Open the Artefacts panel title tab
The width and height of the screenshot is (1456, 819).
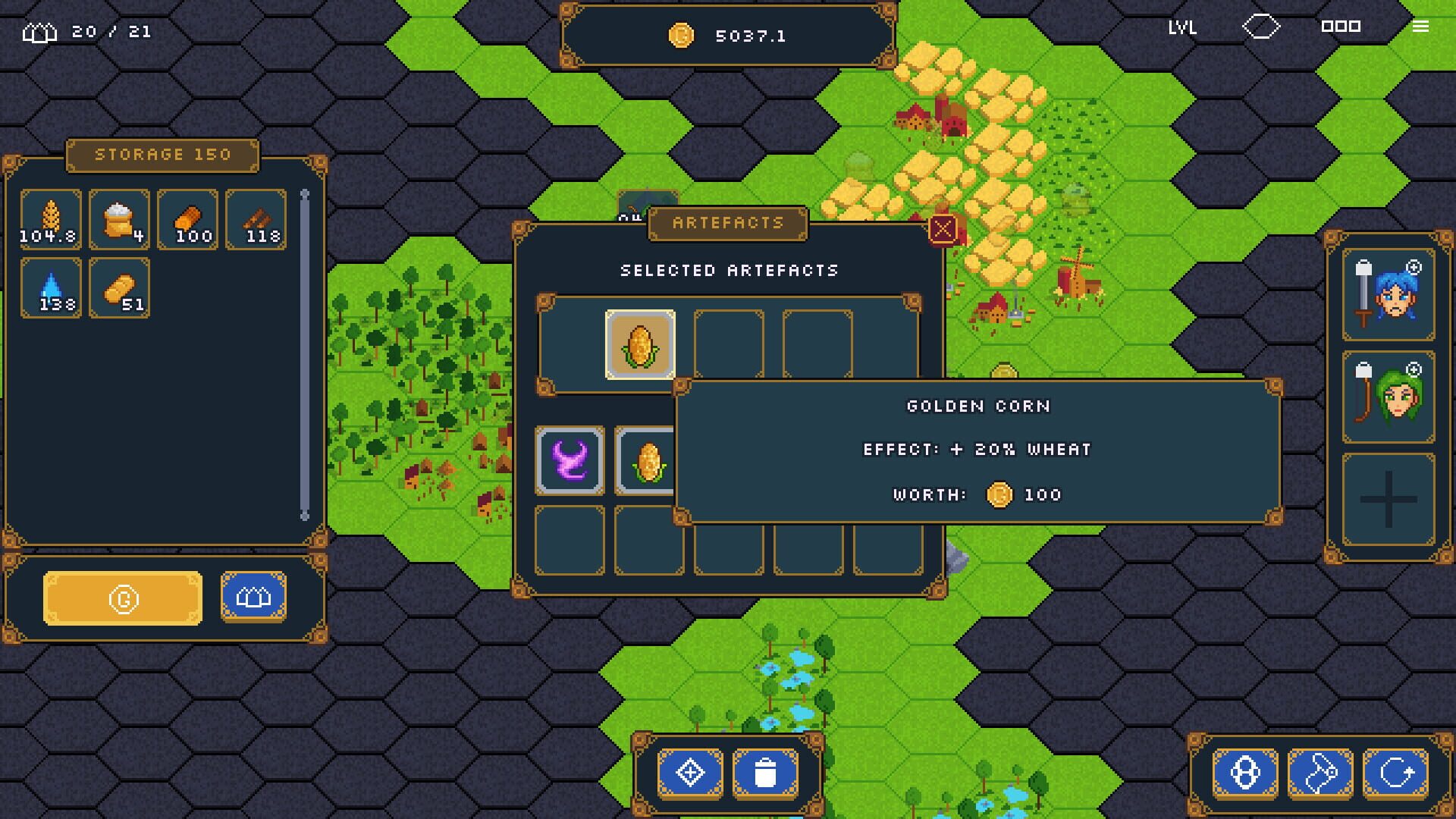[726, 222]
